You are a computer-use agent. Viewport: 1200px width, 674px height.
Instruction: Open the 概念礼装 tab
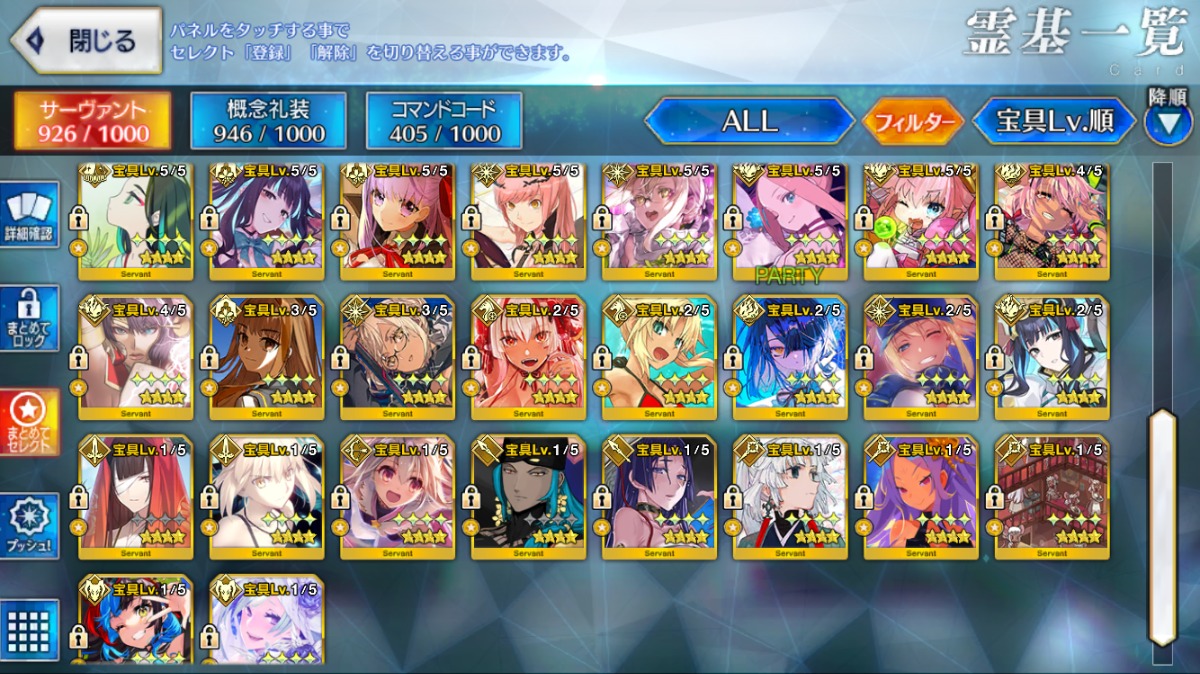(x=268, y=122)
